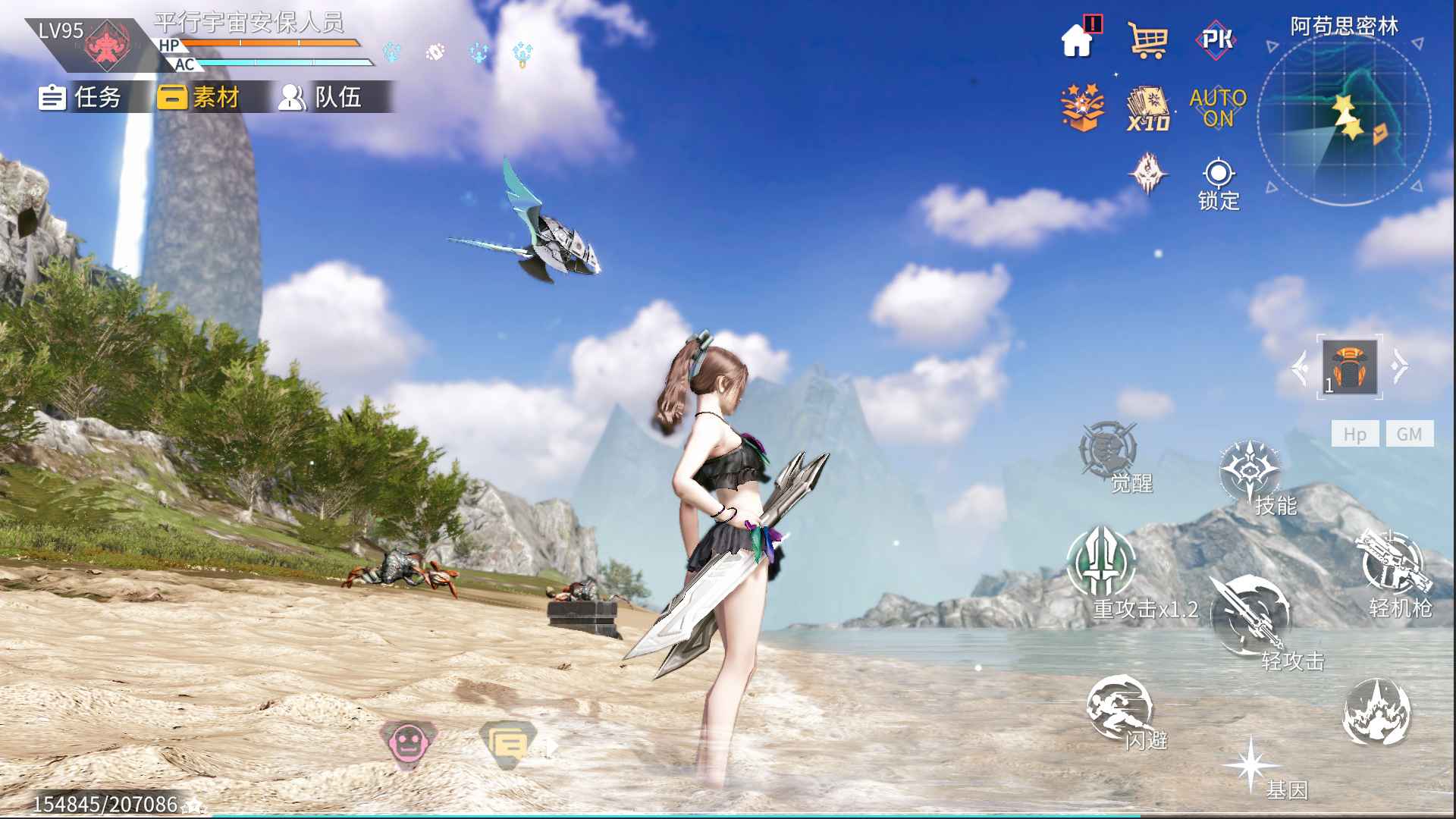Viewport: 1456px width, 819px height.
Task: Open the shopping cart store
Action: 1147,39
